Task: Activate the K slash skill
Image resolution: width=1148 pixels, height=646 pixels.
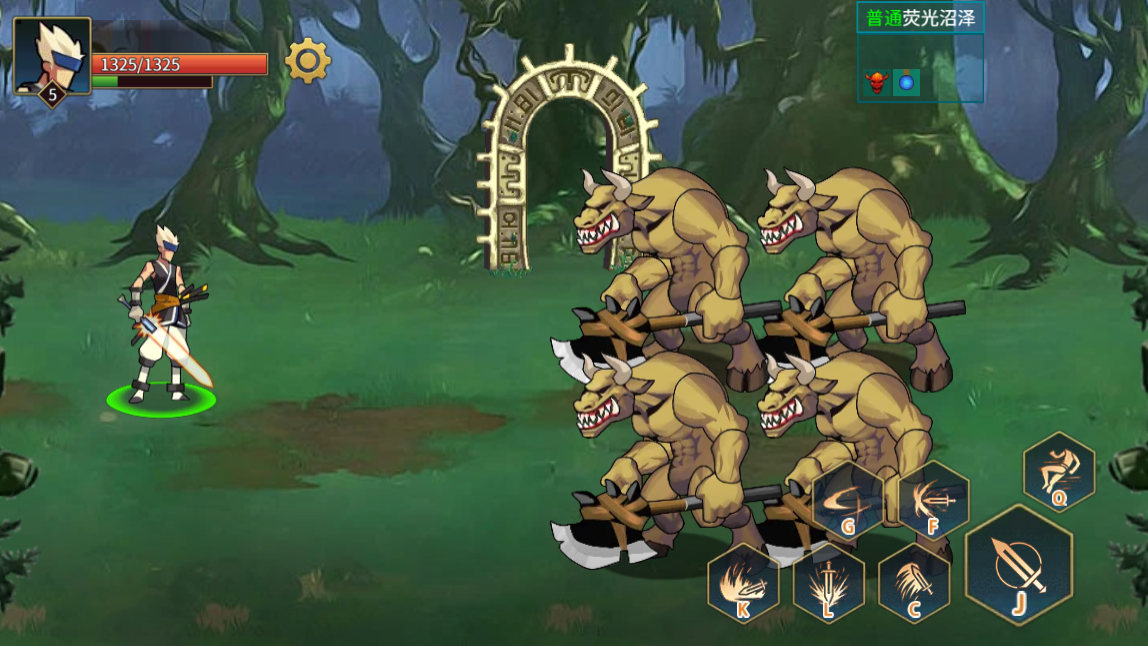Action: [743, 584]
